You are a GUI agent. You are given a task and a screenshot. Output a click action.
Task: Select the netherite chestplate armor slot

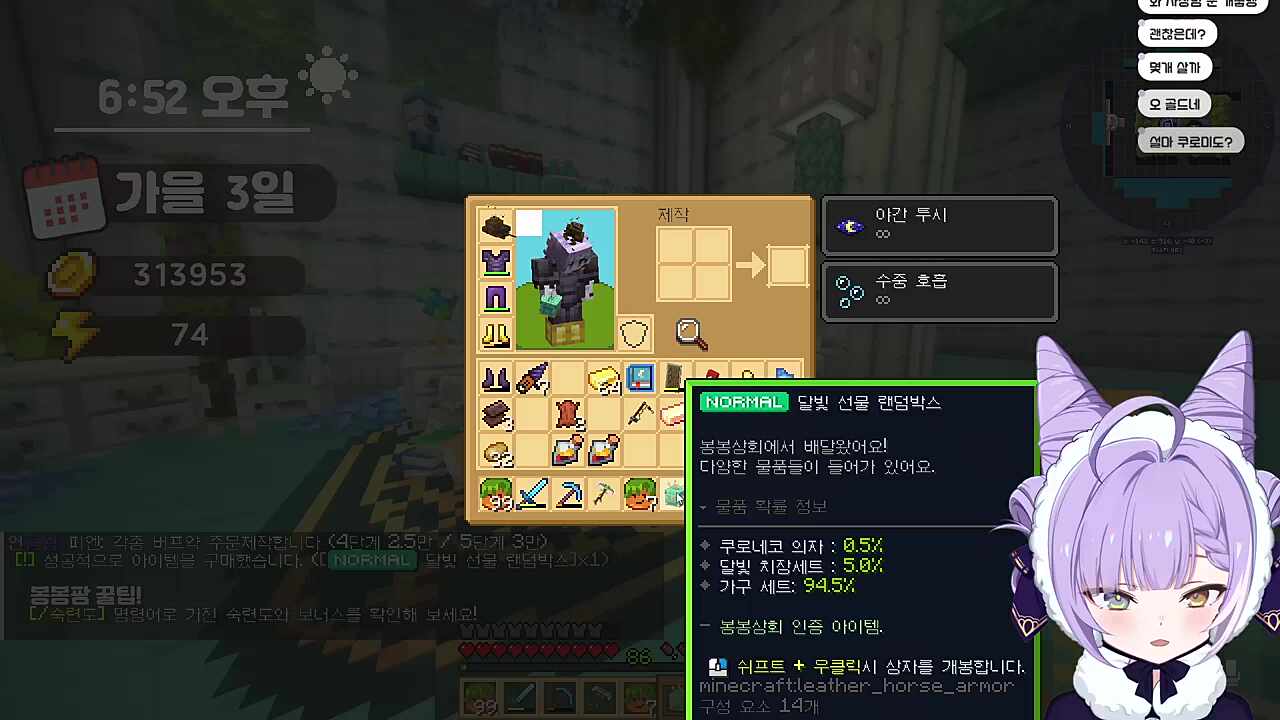click(495, 262)
